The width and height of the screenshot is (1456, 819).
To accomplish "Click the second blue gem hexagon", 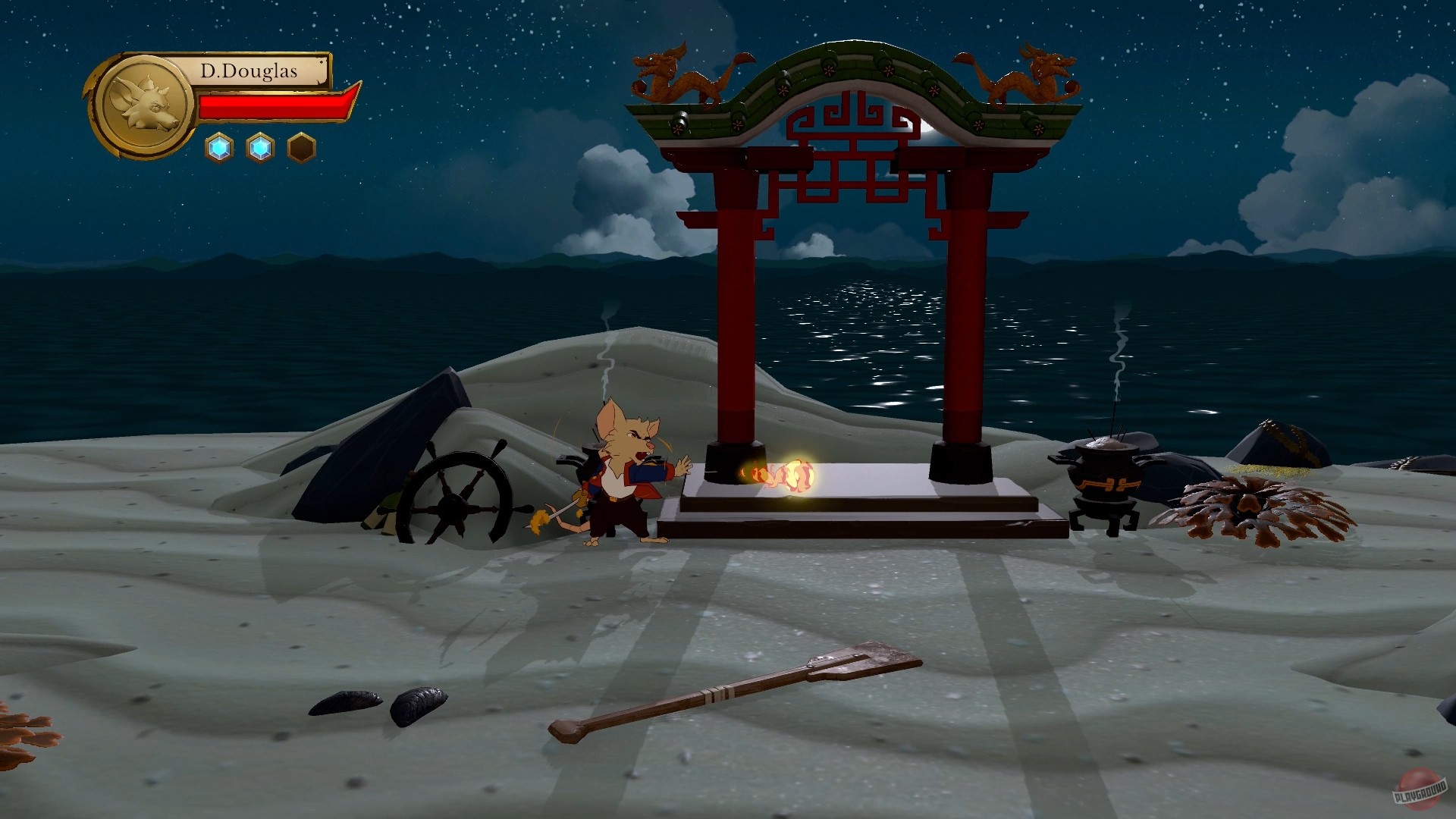I will [x=261, y=149].
